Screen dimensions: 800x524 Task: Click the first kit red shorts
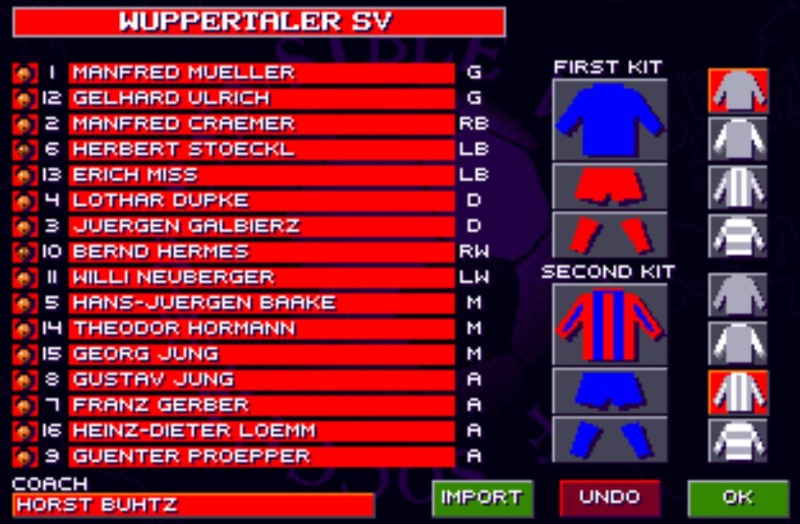609,186
